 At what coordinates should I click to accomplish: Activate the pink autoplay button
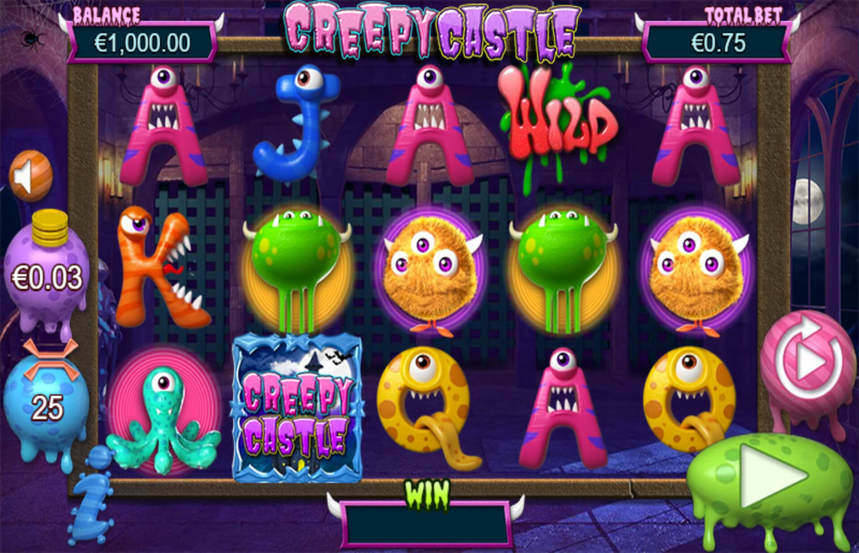coord(806,364)
